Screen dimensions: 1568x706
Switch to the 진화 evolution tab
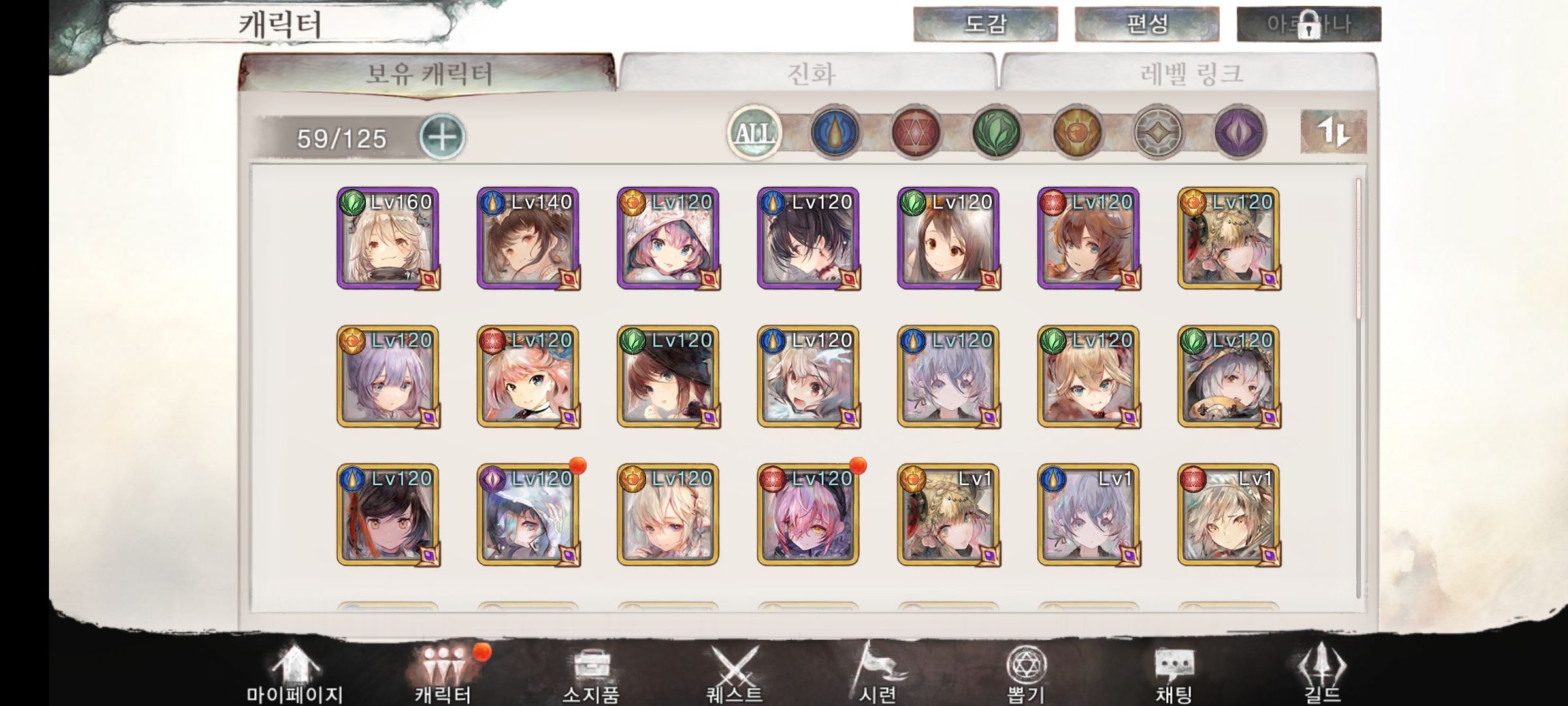810,73
